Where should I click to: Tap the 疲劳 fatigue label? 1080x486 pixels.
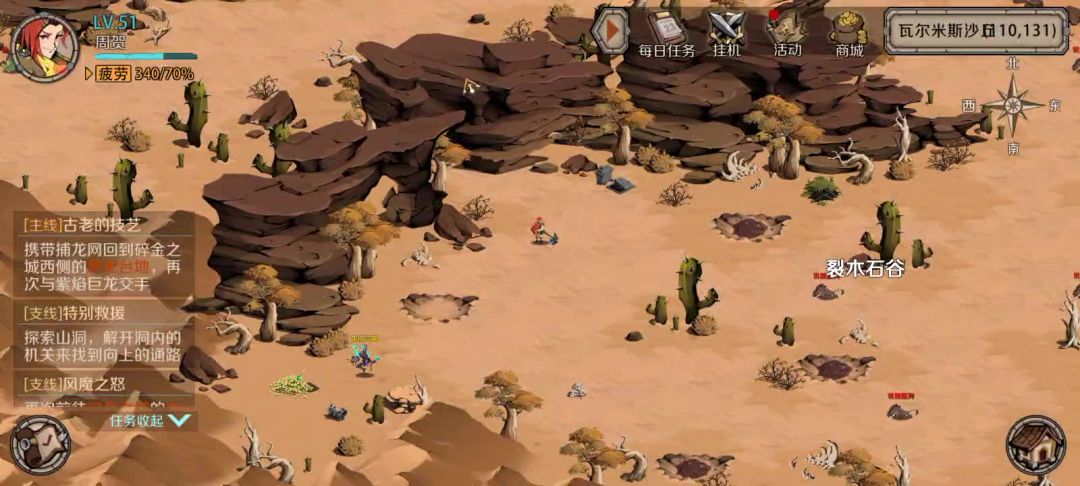coord(112,74)
